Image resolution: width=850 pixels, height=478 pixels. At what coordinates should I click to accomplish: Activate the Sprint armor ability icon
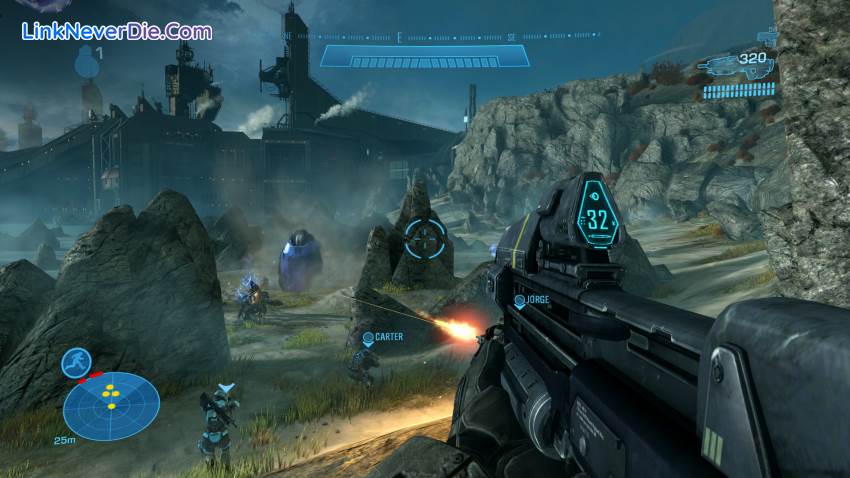pyautogui.click(x=75, y=362)
